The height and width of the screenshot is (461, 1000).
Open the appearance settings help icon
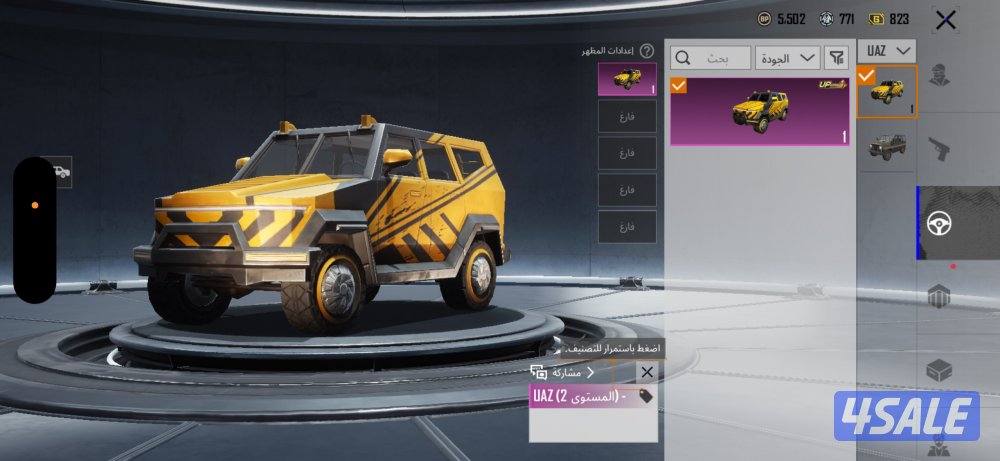(647, 50)
